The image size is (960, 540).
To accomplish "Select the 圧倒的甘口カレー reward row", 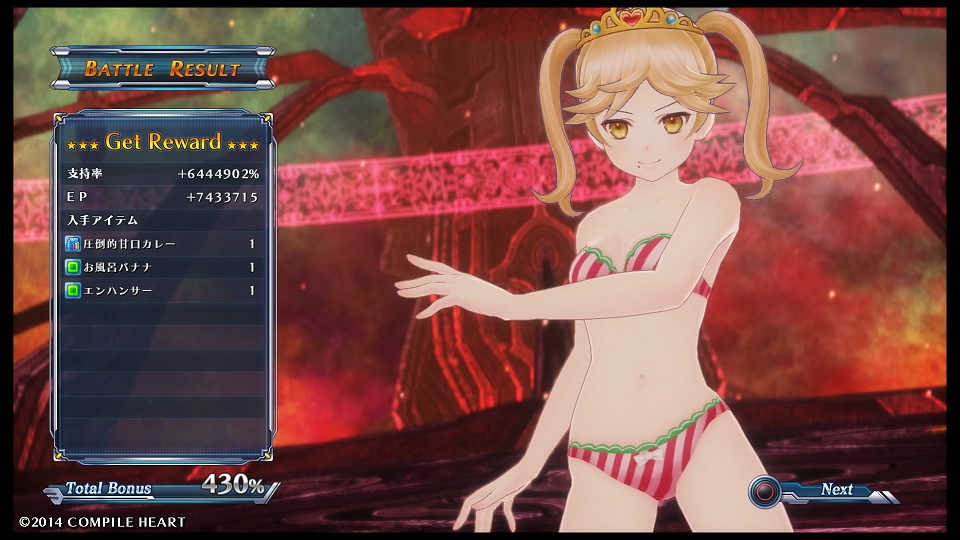I will coord(161,244).
